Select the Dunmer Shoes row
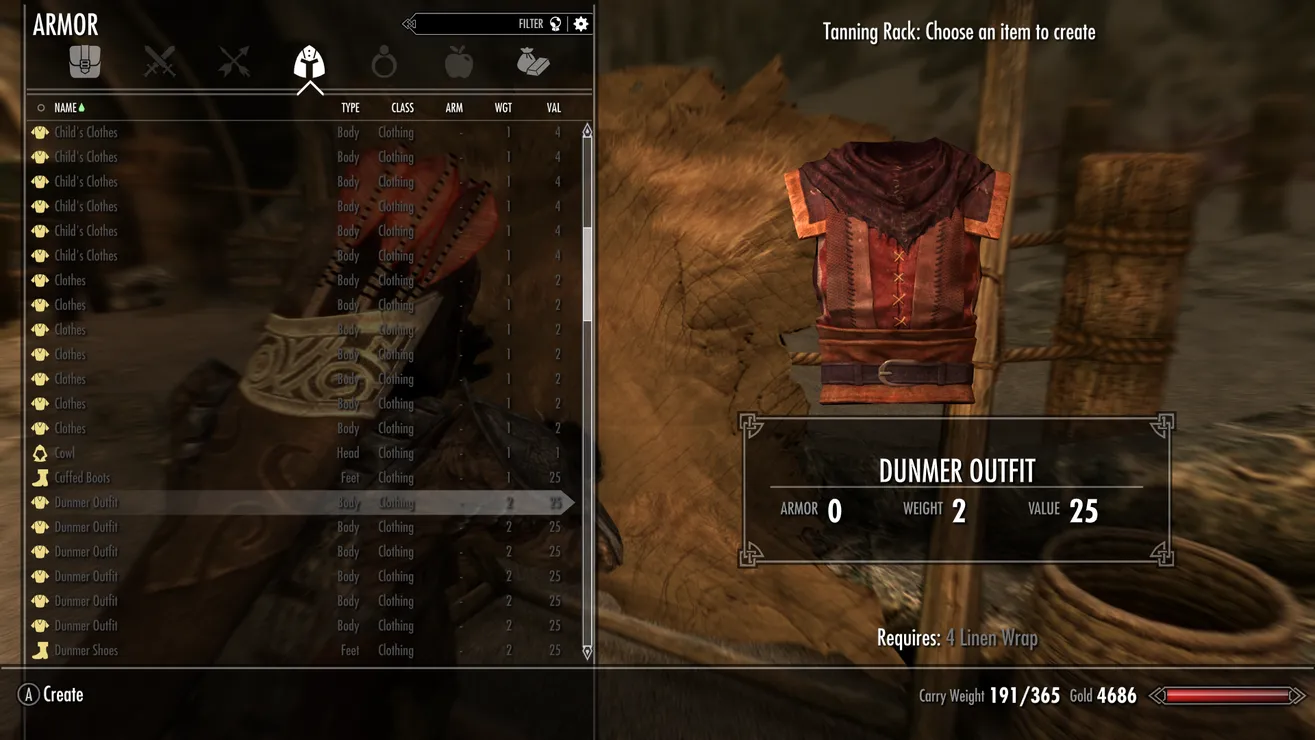This screenshot has height=740, width=1315. [x=86, y=650]
